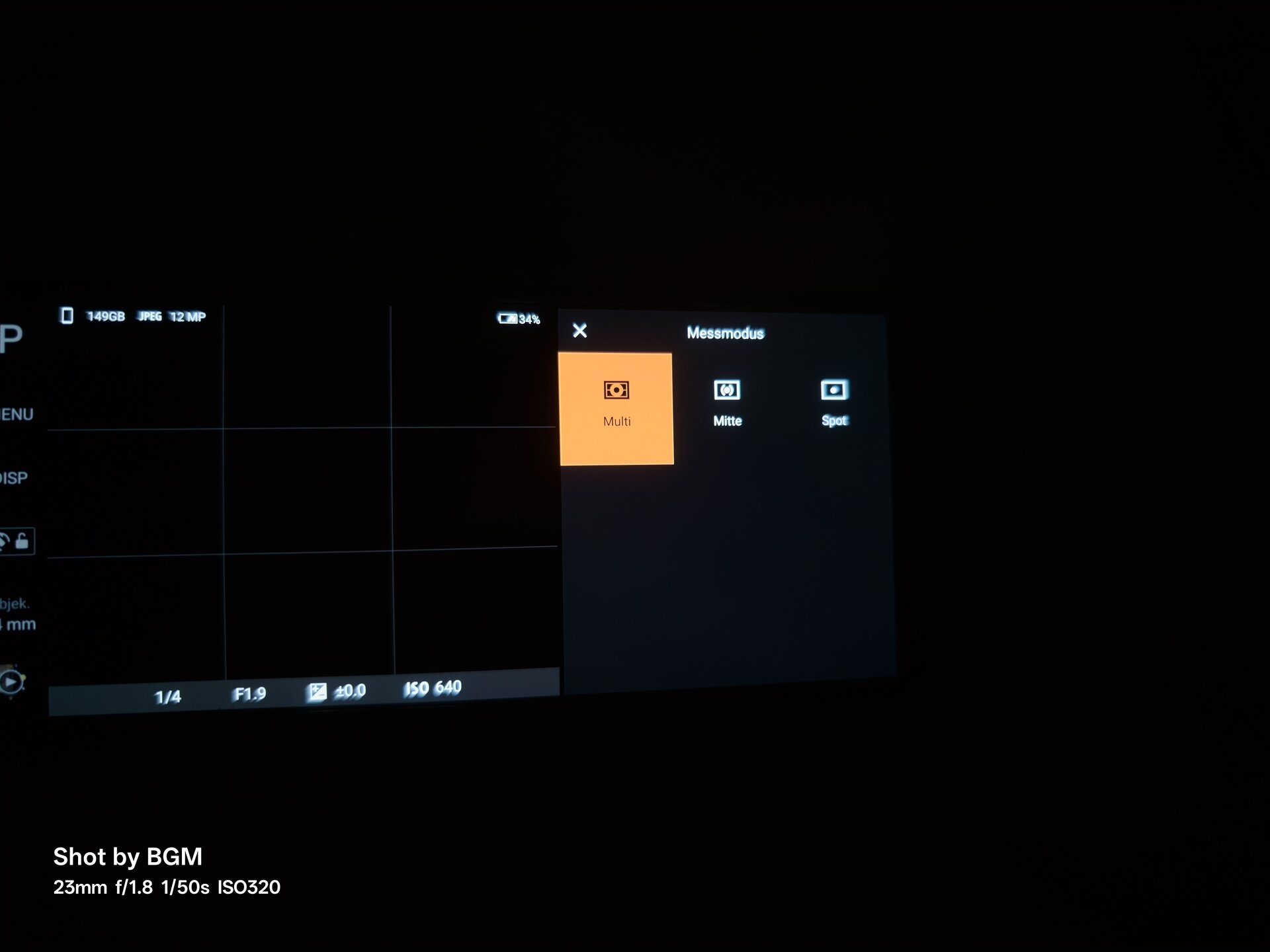1270x952 pixels.
Task: Adjust the 1/4 shutter speed setting
Action: pyautogui.click(x=167, y=697)
